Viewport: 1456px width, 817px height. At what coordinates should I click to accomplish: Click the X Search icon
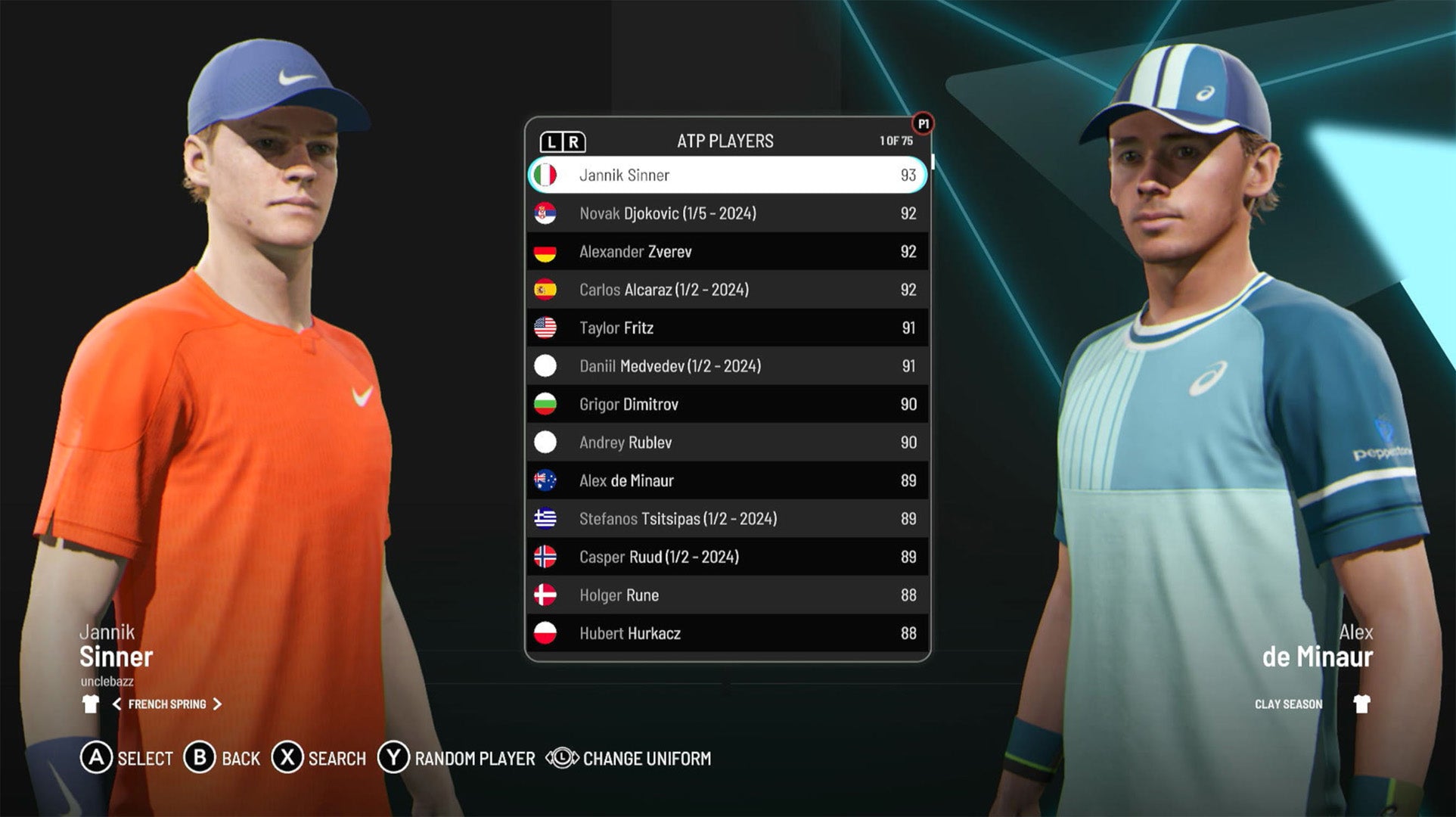click(x=287, y=758)
